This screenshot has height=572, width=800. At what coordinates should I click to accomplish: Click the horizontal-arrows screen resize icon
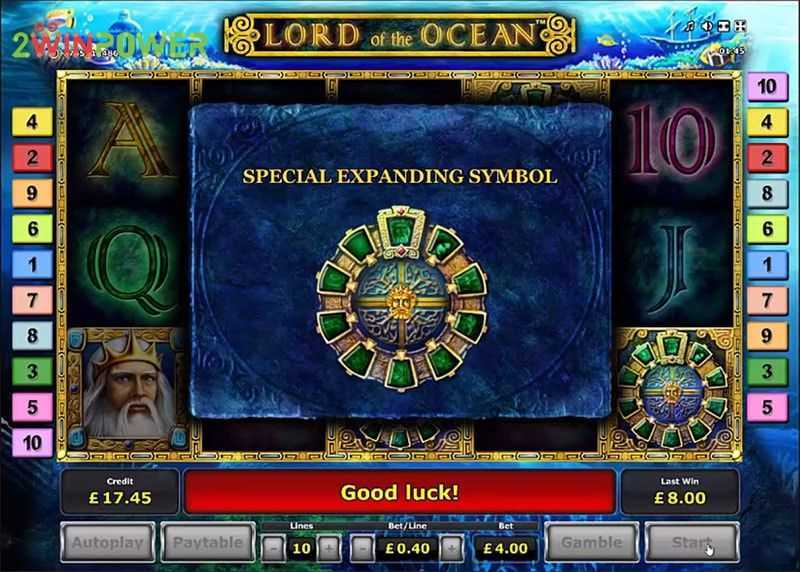click(722, 25)
